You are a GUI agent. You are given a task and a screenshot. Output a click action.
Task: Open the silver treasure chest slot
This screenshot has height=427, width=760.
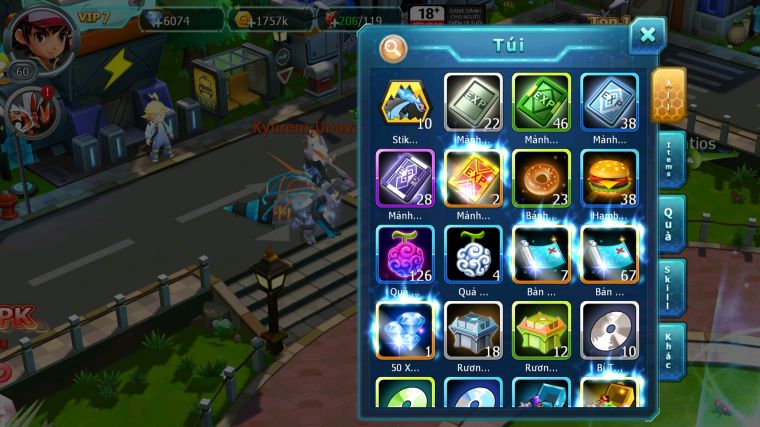point(473,330)
